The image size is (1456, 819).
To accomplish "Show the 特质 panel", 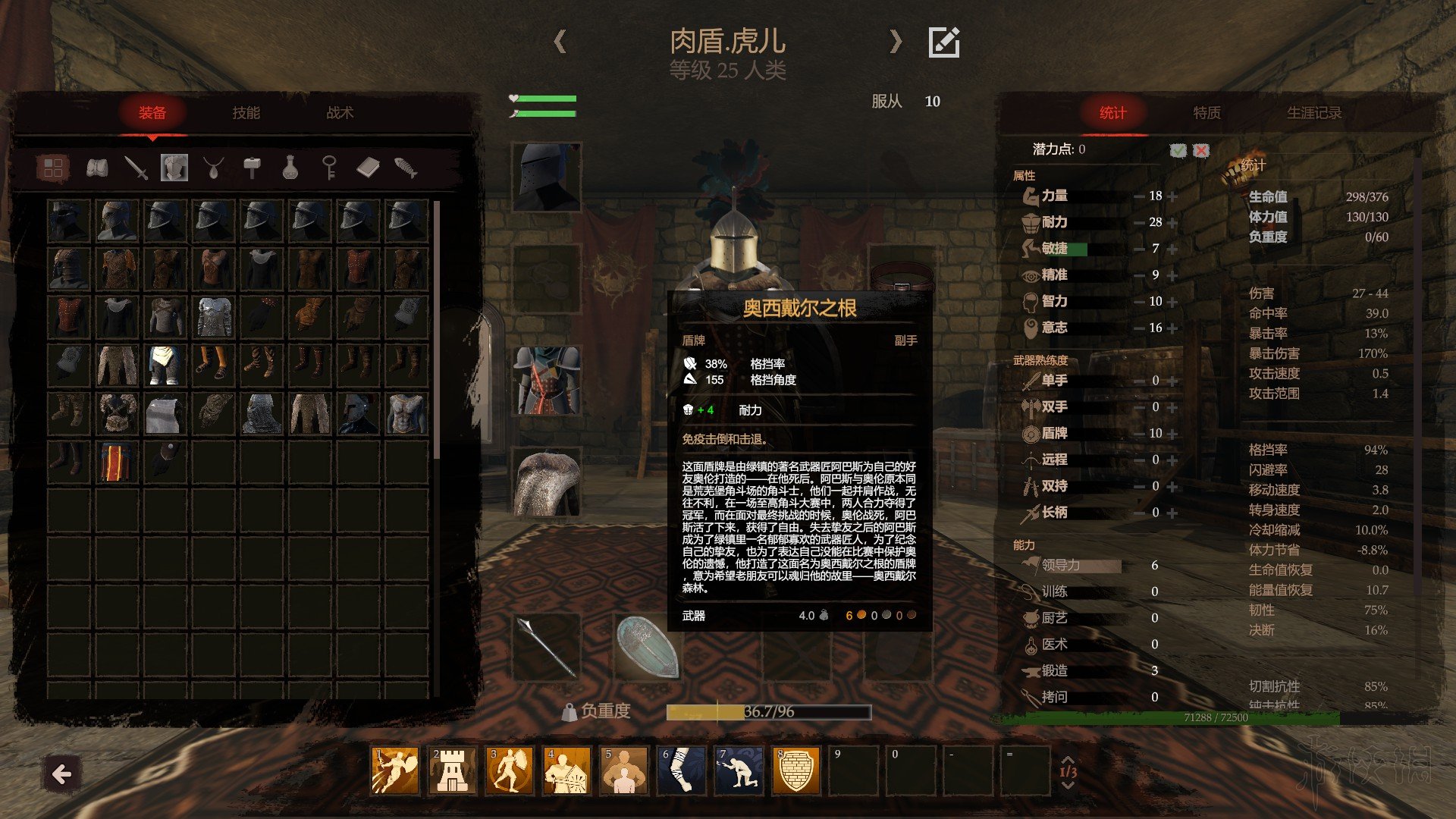I will tap(1207, 113).
